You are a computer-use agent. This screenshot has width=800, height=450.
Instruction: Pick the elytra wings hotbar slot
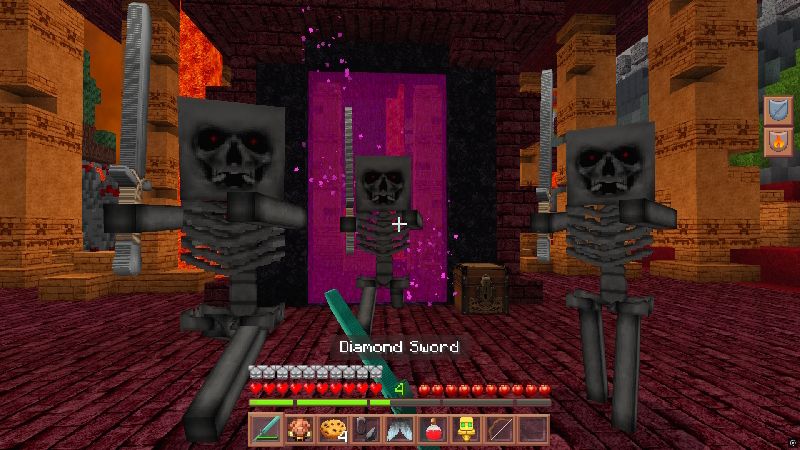(399, 430)
